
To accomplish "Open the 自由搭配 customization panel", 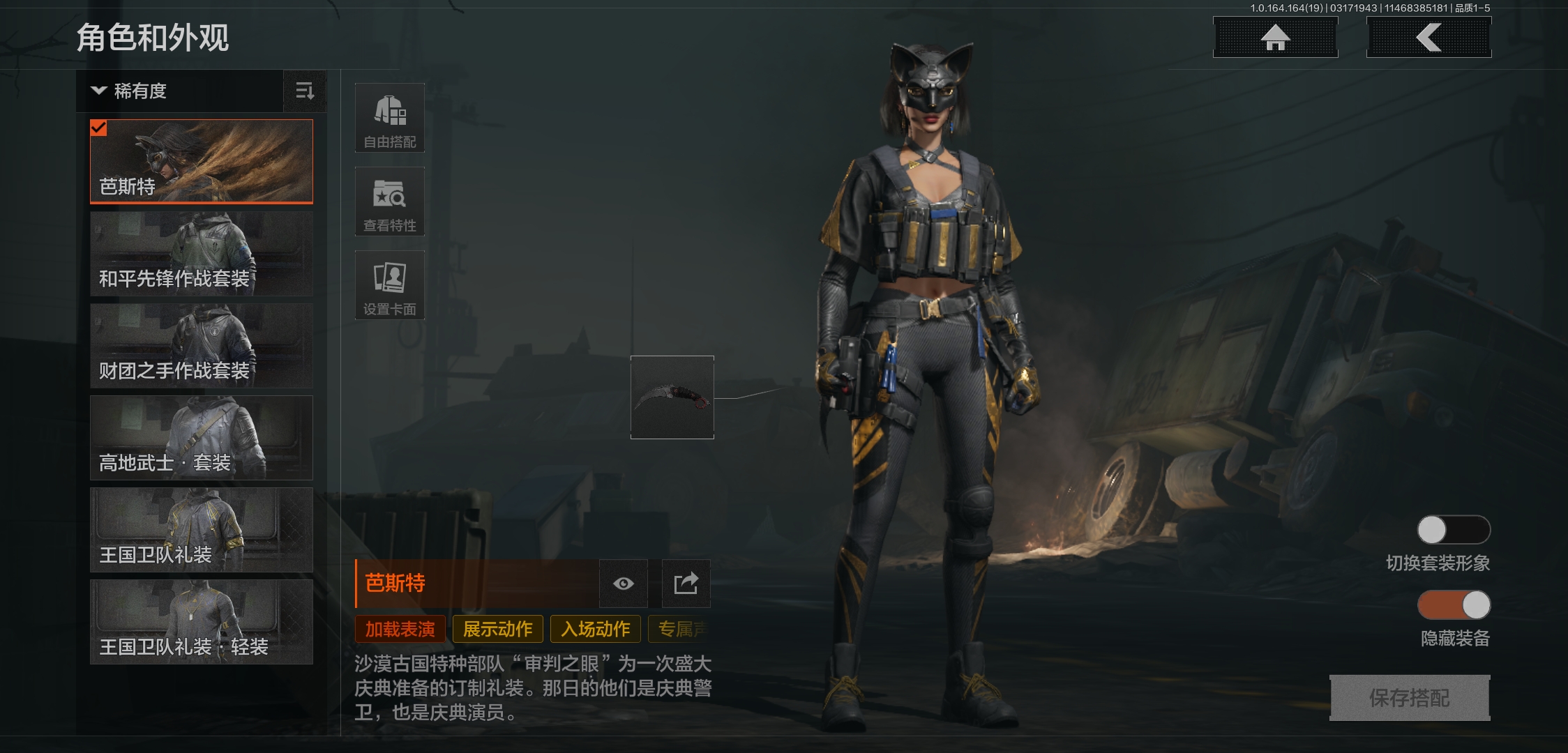I will 390,117.
